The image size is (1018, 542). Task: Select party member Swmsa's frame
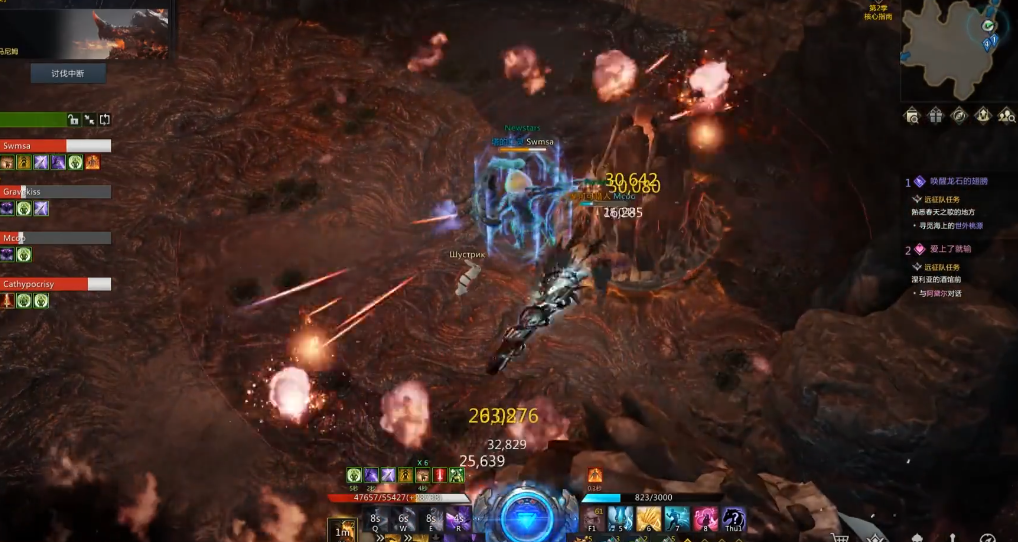tap(55, 146)
